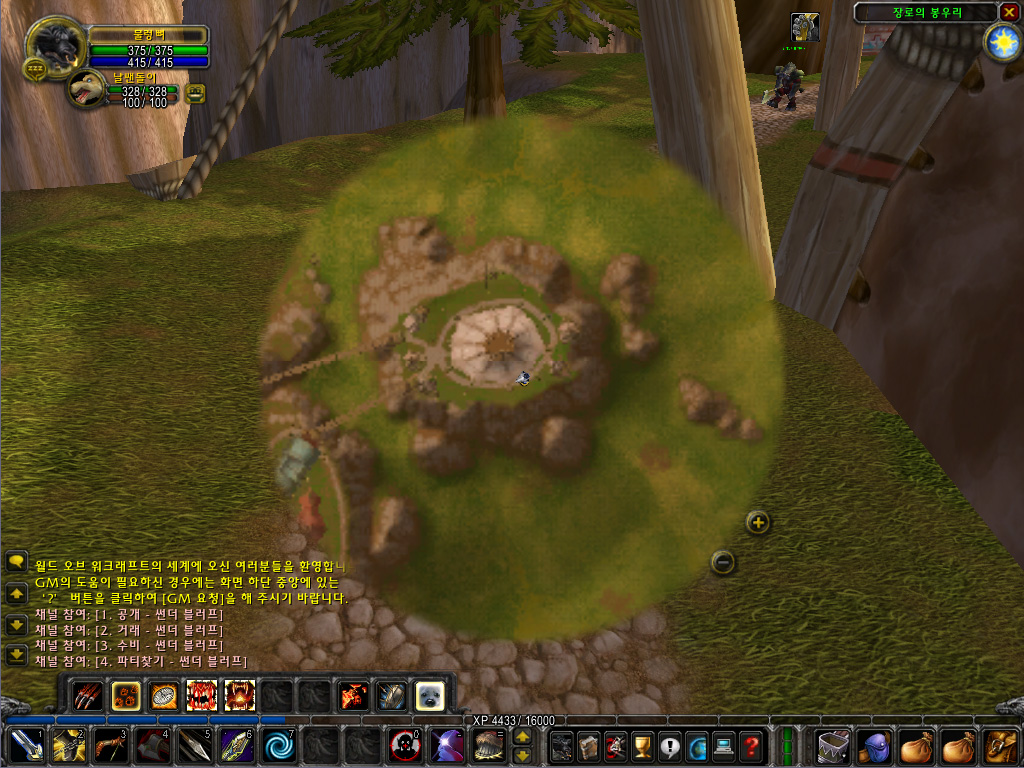Click the enlarged circular minimap

(520, 380)
